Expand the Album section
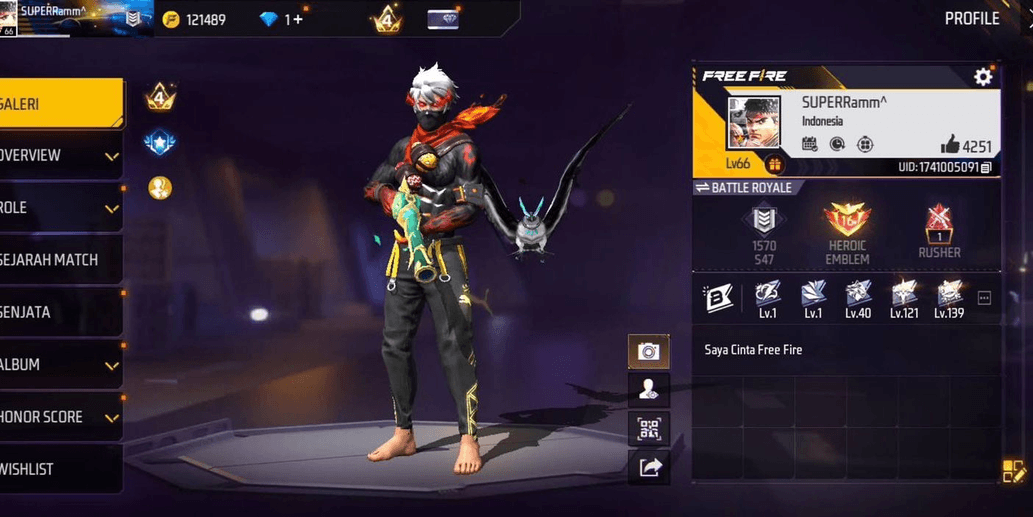 coord(60,365)
